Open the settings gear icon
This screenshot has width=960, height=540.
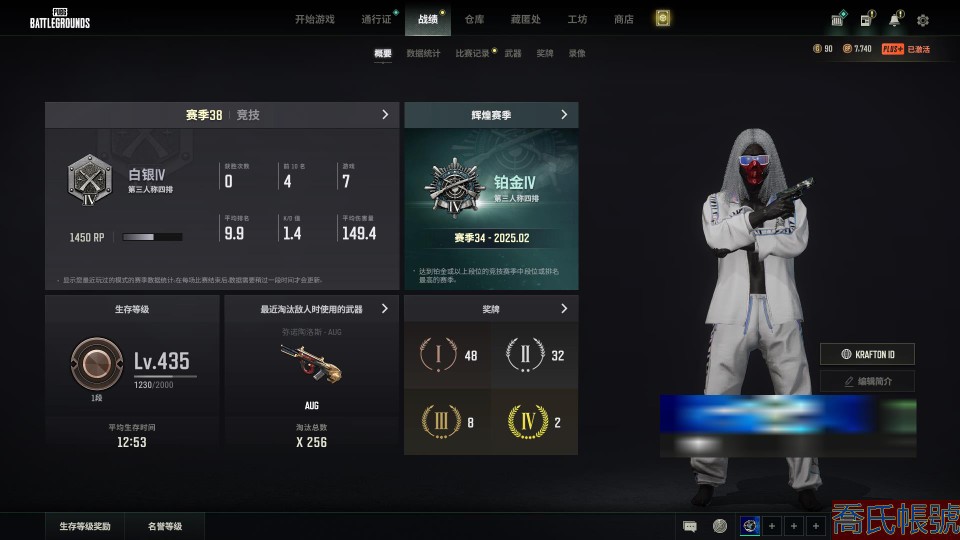pyautogui.click(x=923, y=20)
